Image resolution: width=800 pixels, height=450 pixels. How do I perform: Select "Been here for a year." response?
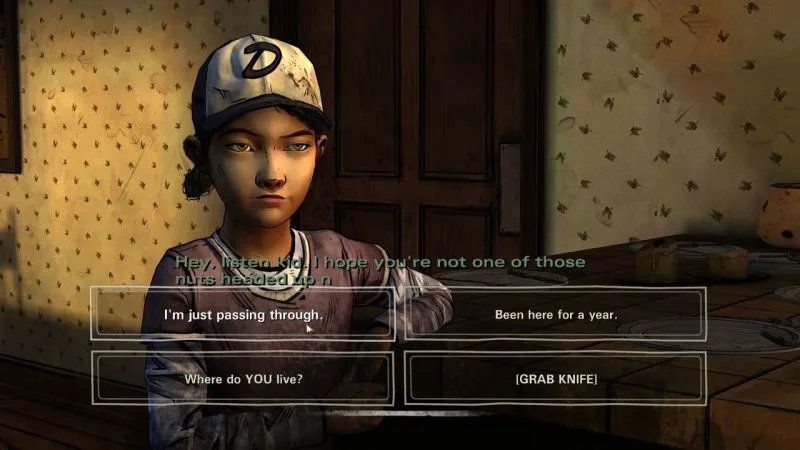click(555, 314)
